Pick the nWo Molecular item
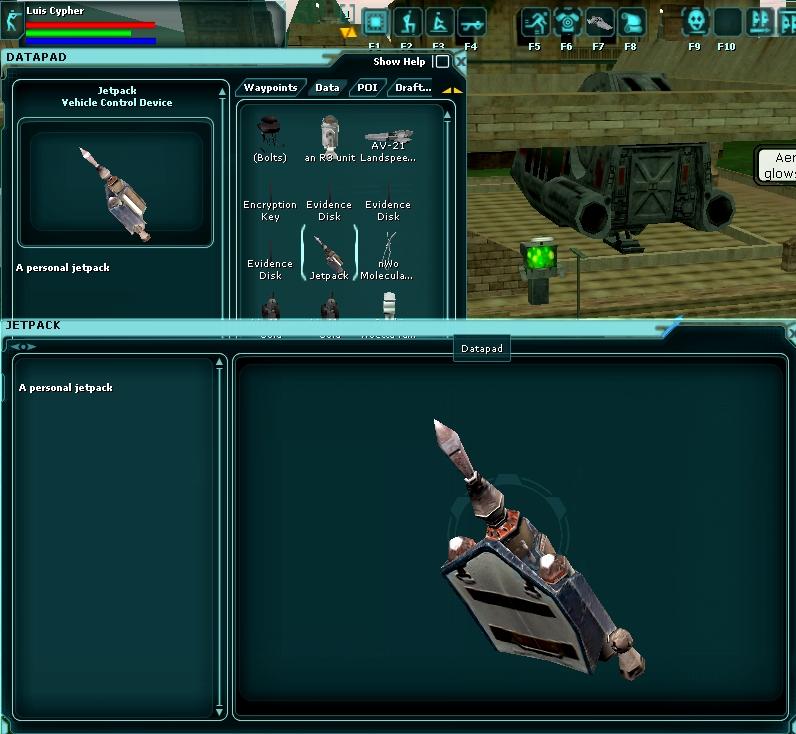The image size is (796, 734). point(388,256)
